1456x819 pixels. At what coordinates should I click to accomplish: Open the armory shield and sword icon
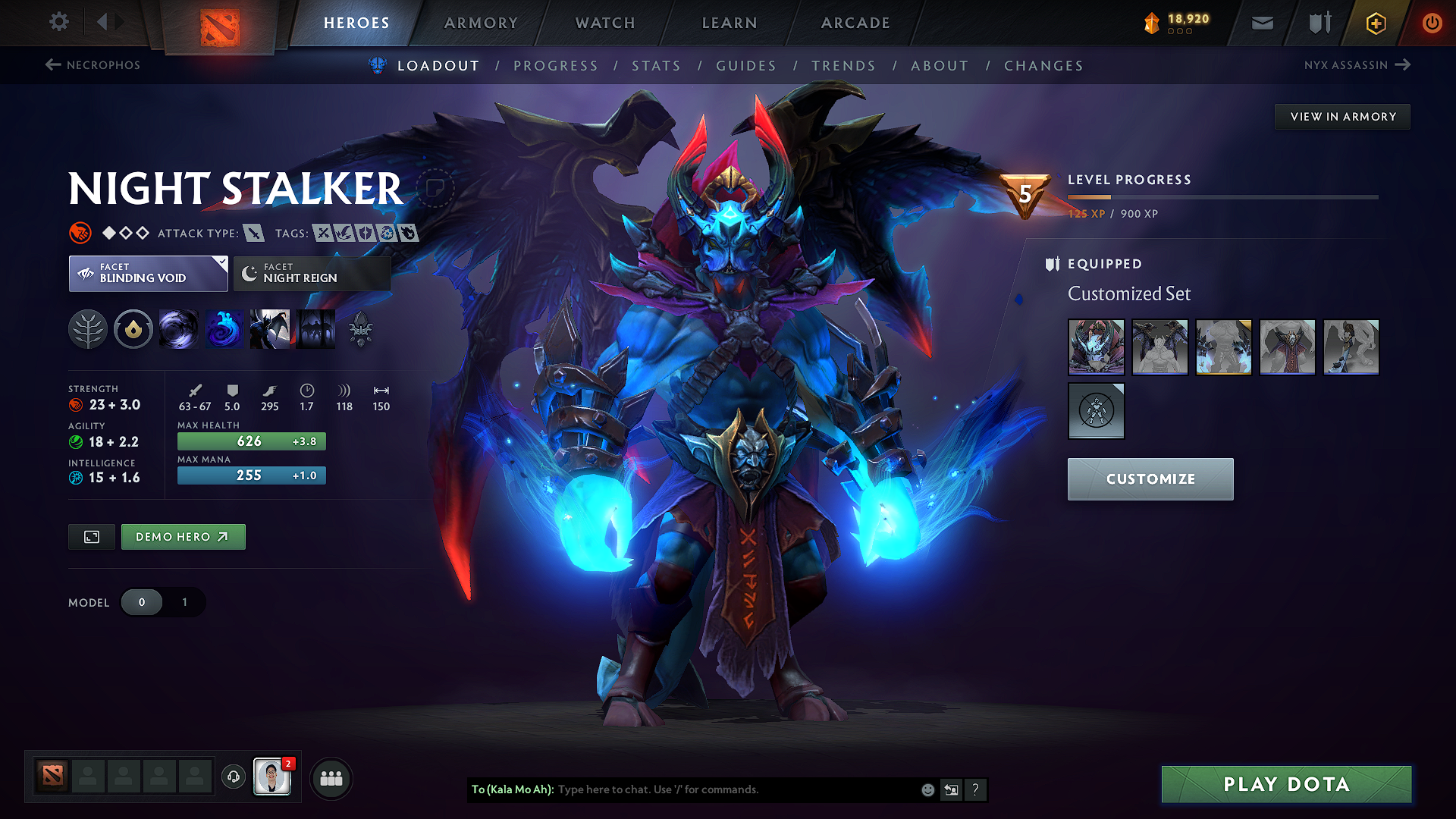point(1318,22)
